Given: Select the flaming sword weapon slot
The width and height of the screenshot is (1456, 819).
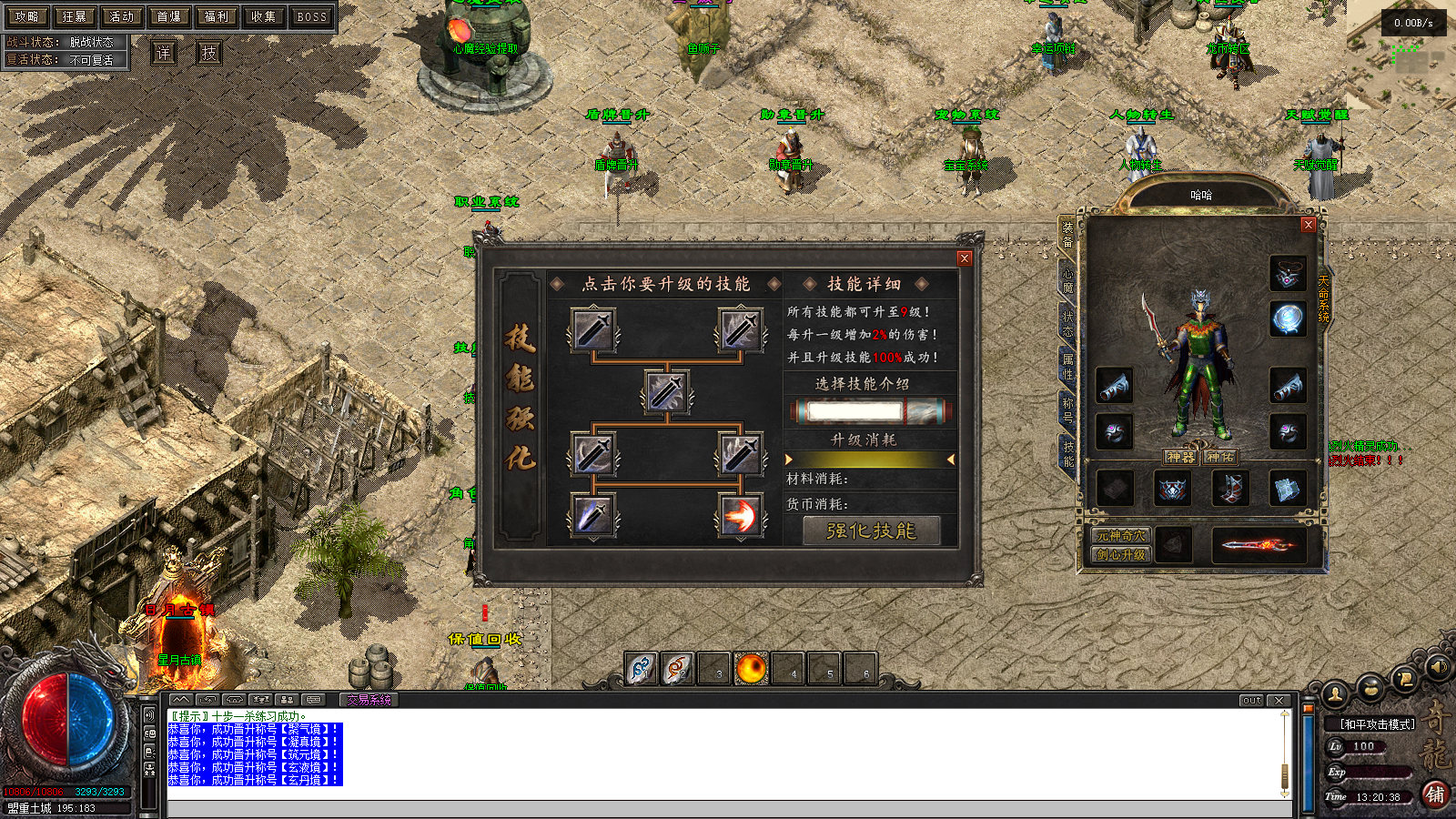Looking at the screenshot, I should 1259,545.
